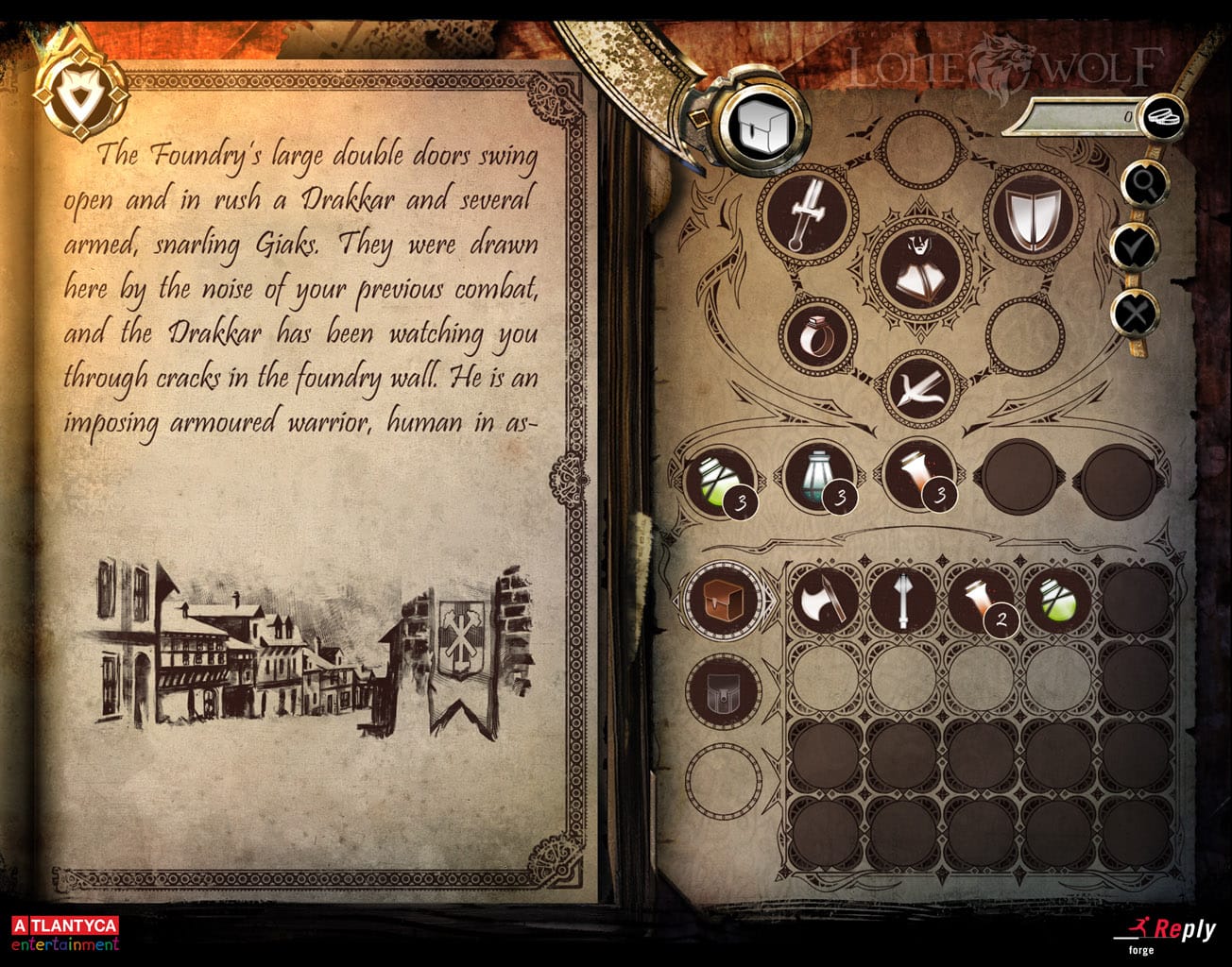
Task: Open the inventory satchel at the top
Action: coord(761,124)
